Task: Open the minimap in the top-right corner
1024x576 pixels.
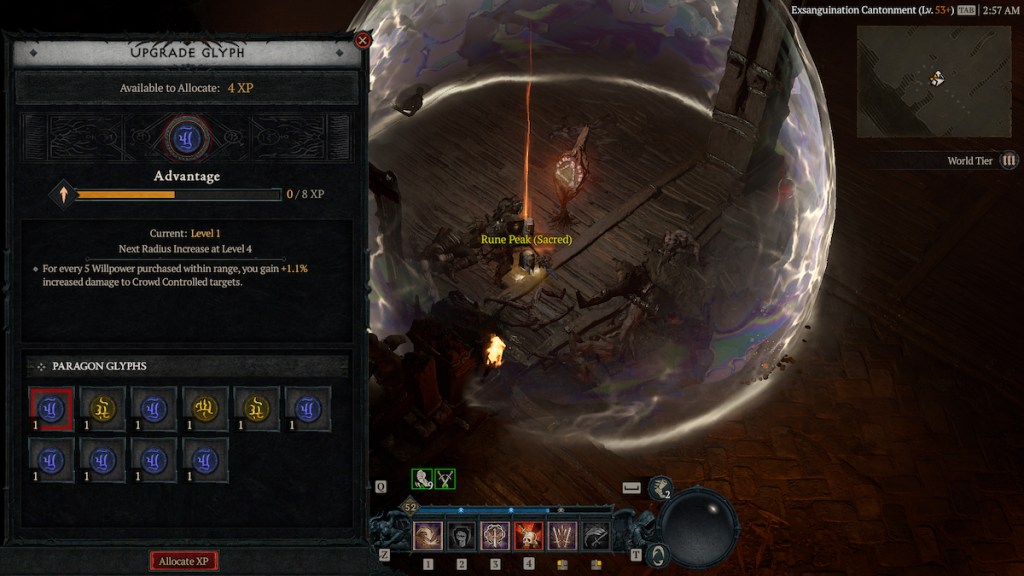Action: (x=919, y=80)
